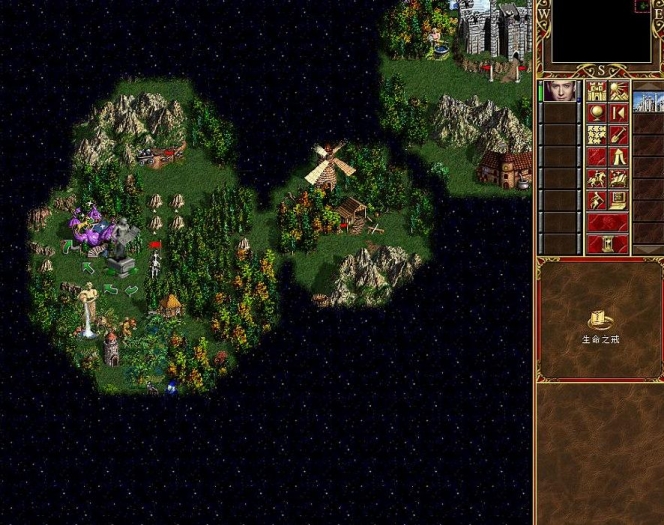Open the Kingdom Overview castle button

(597, 91)
